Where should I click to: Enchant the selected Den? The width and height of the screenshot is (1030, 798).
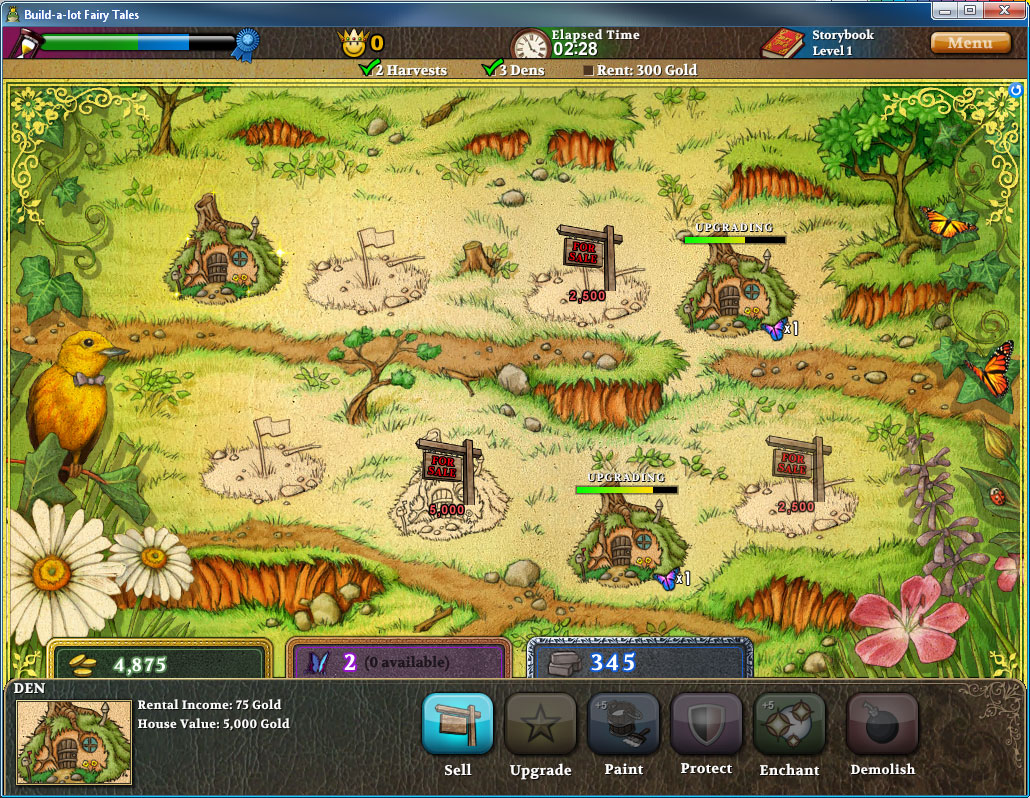(789, 723)
